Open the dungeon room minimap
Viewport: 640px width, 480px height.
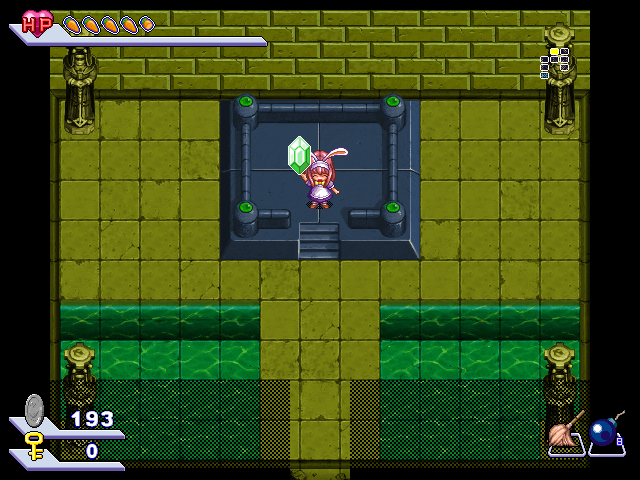(x=554, y=62)
